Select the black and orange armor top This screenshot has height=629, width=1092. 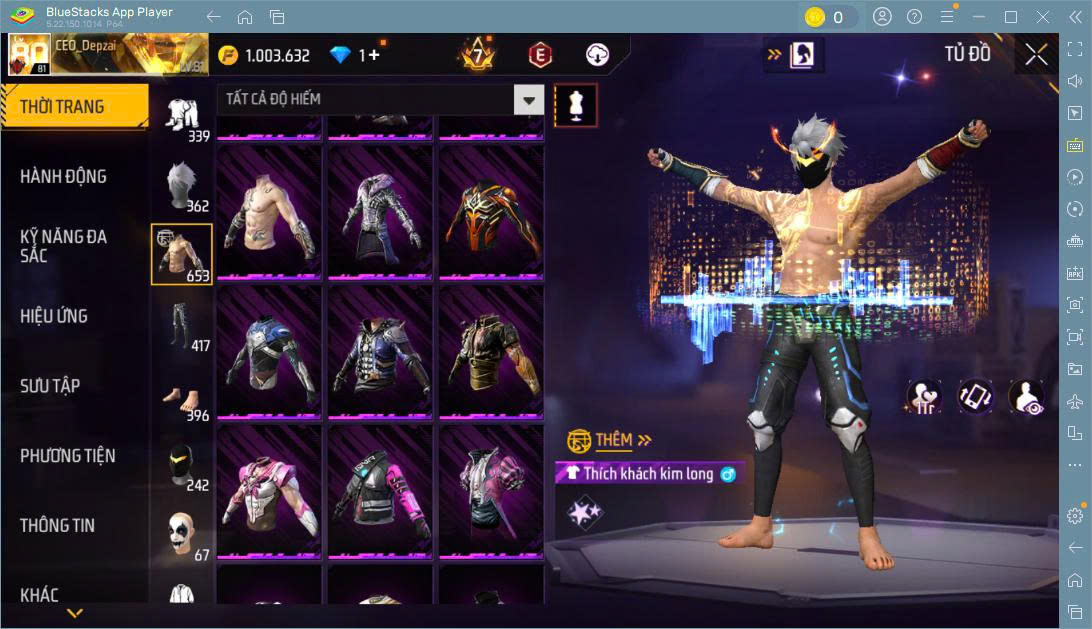point(491,213)
